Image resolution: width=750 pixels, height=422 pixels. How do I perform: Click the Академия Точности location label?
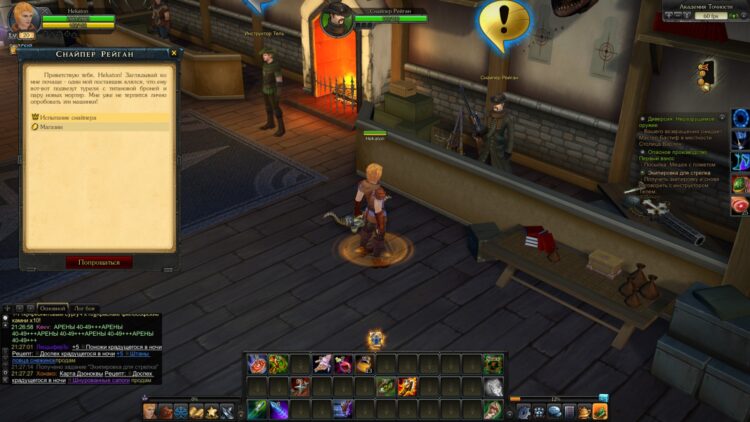(698, 7)
